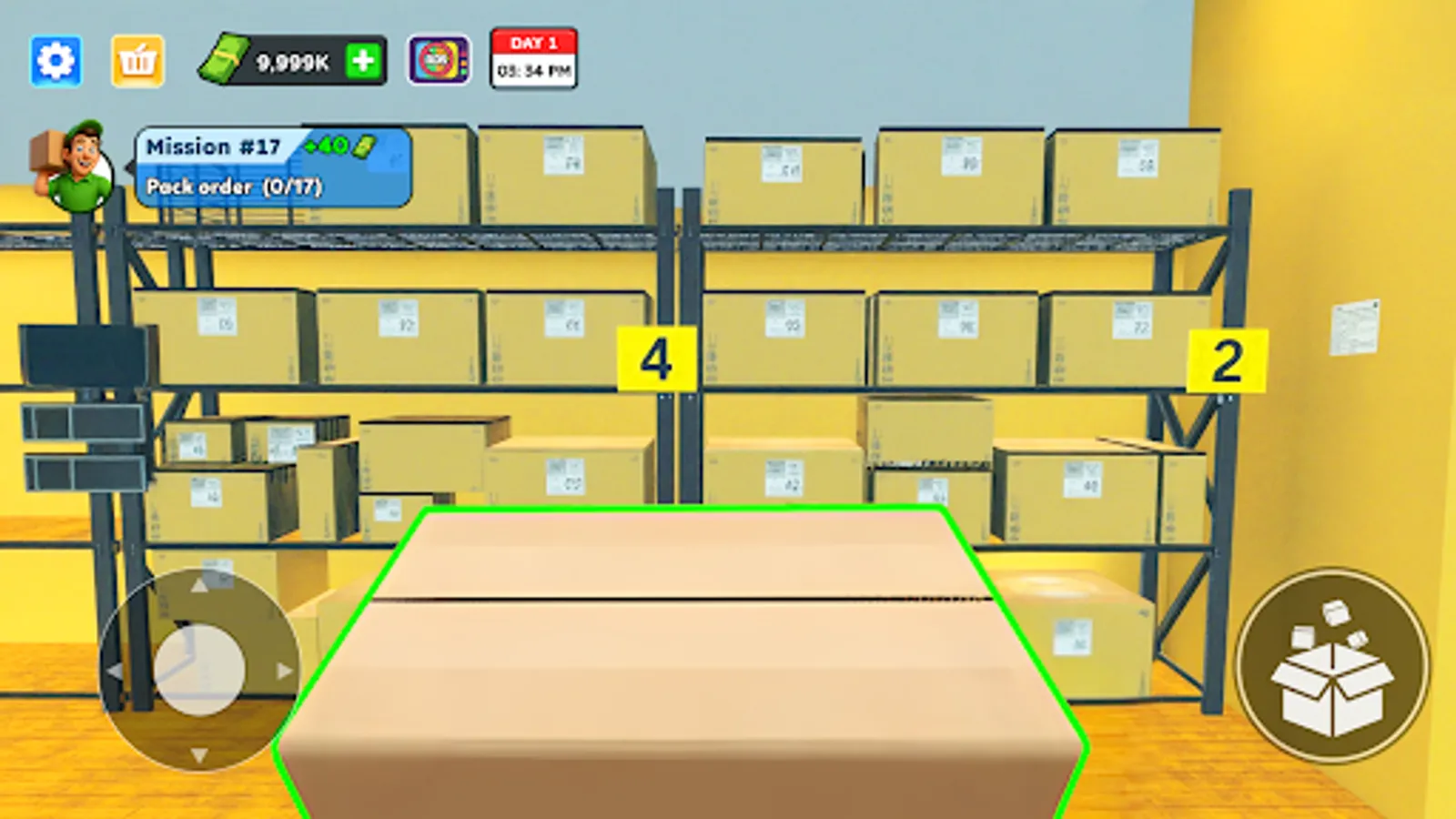The width and height of the screenshot is (1456, 819).
Task: Tap the DAY 1 clock display
Action: pyautogui.click(x=533, y=58)
